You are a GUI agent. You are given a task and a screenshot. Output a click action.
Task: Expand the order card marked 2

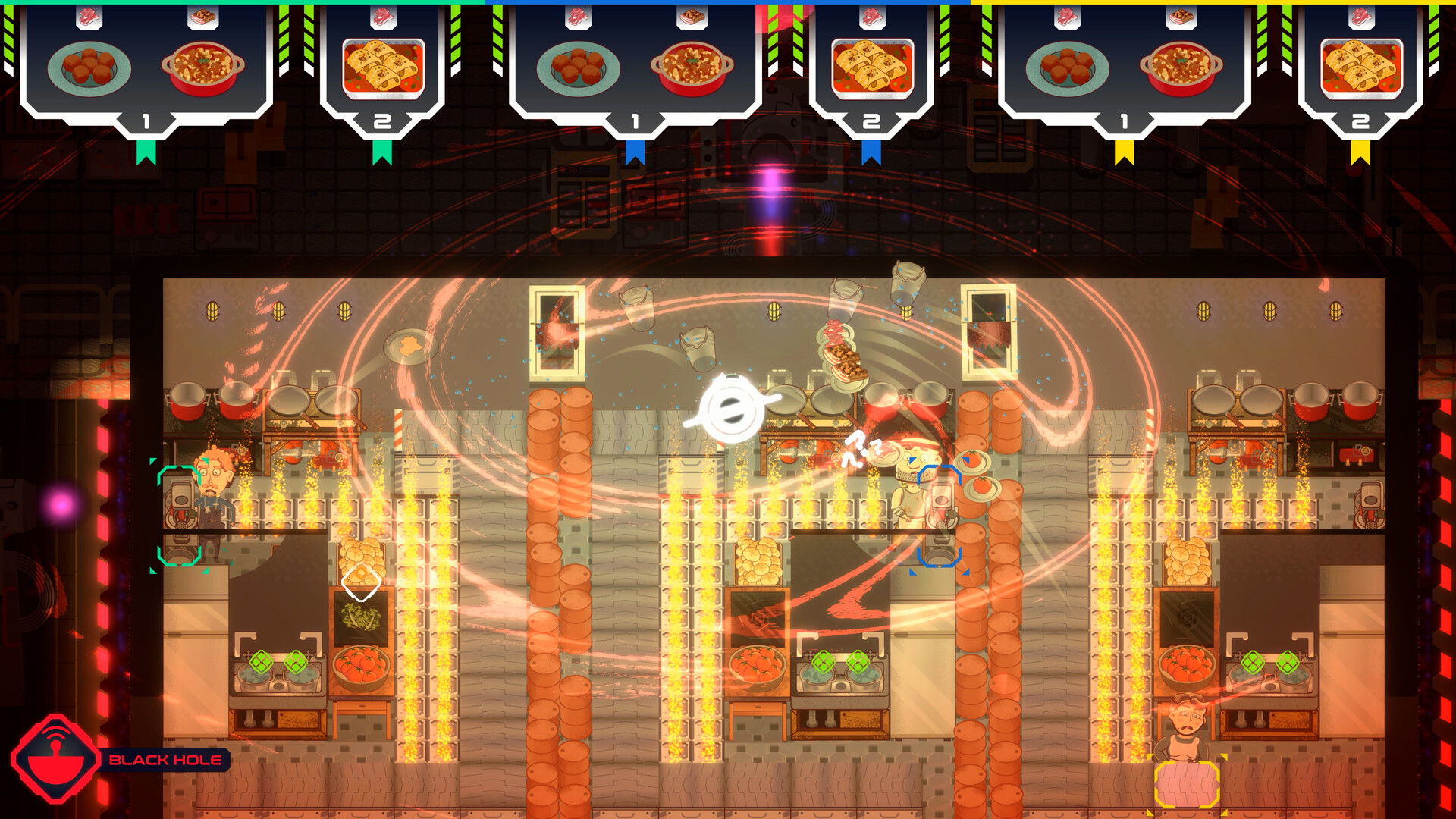383,119
